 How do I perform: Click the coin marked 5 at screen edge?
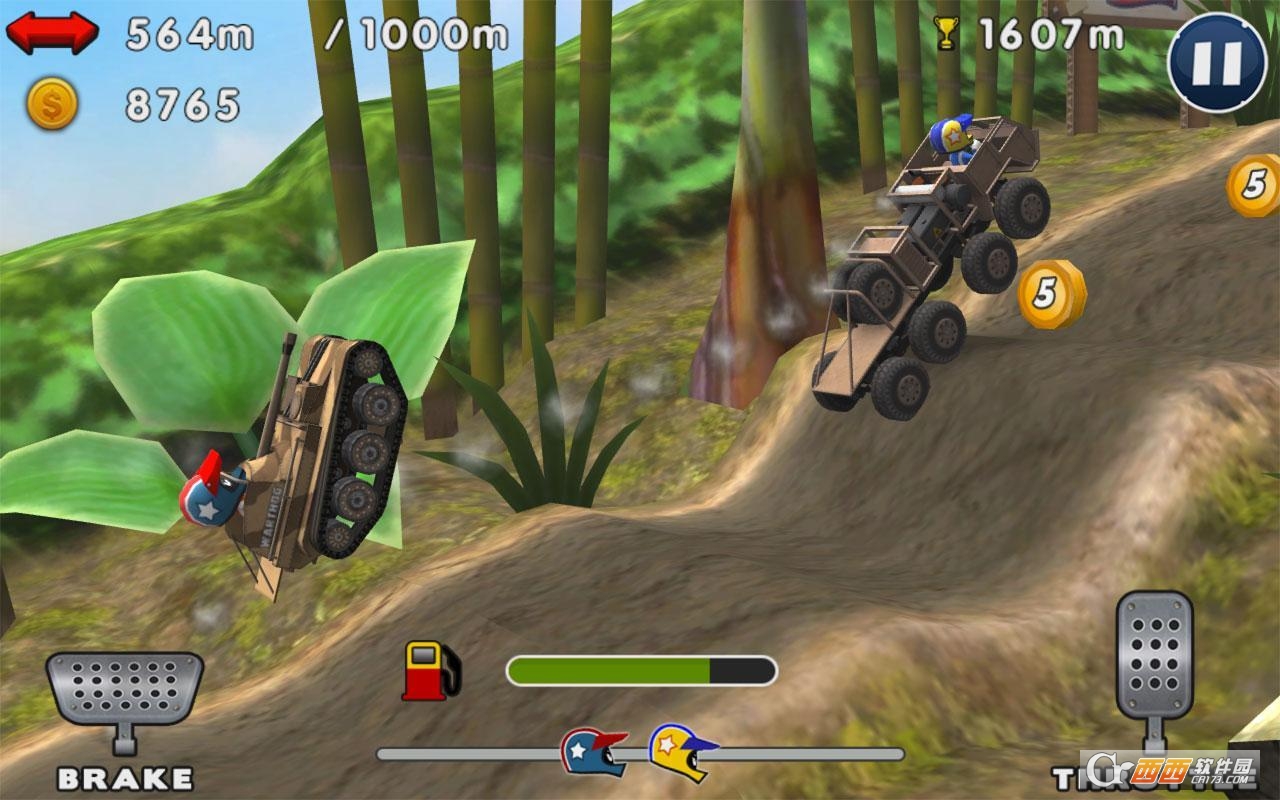click(1252, 183)
